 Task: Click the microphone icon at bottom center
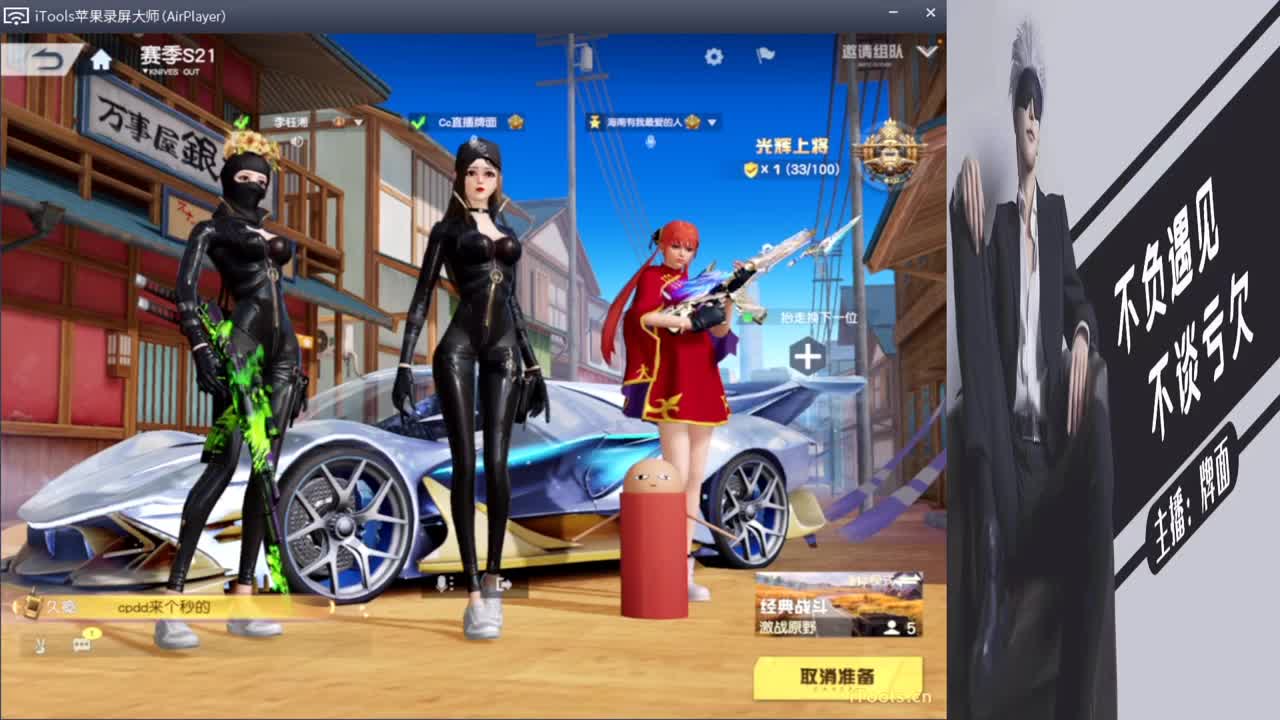[x=443, y=582]
